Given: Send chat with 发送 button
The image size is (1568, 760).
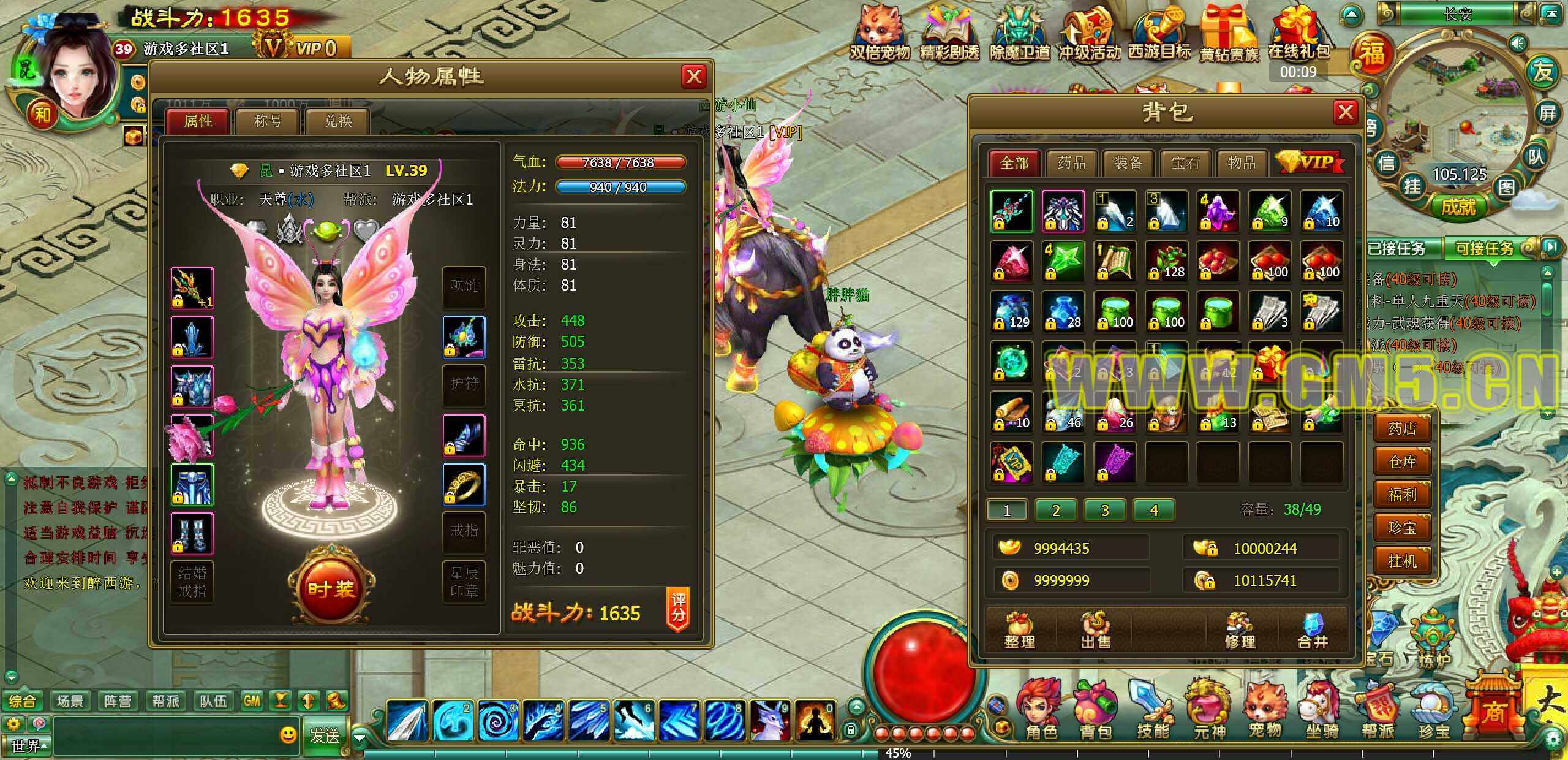Looking at the screenshot, I should coord(325,735).
